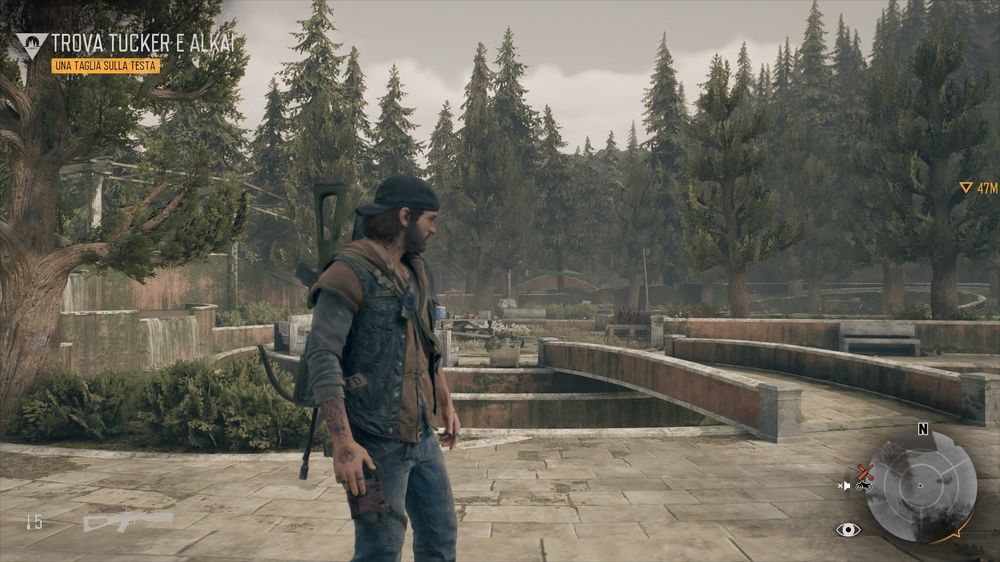The image size is (1000, 562).
Task: Open the circular minimap
Action: click(x=920, y=486)
